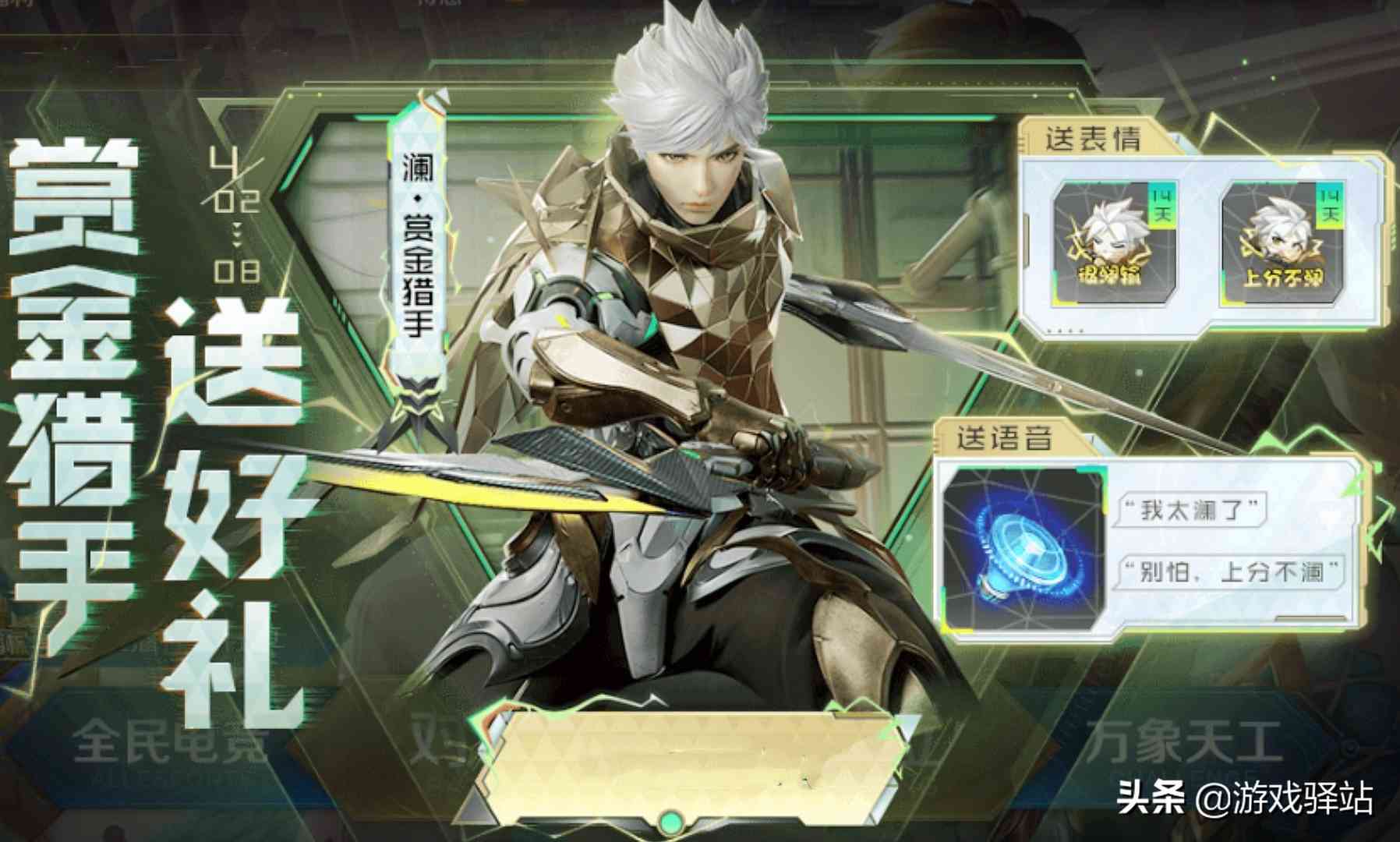Open the 全民电竞 mode entry
The height and width of the screenshot is (842, 1400).
tap(171, 741)
